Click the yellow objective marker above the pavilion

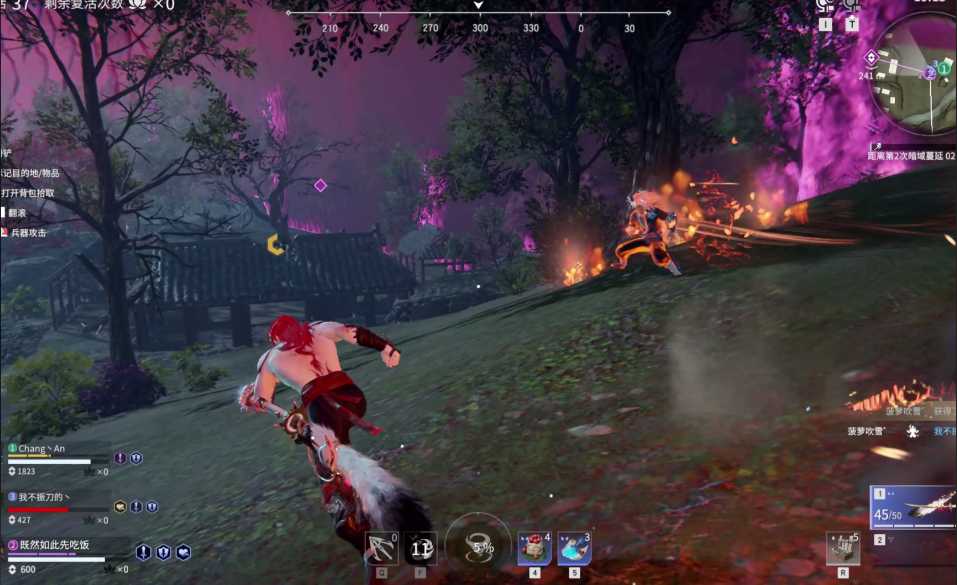point(275,244)
